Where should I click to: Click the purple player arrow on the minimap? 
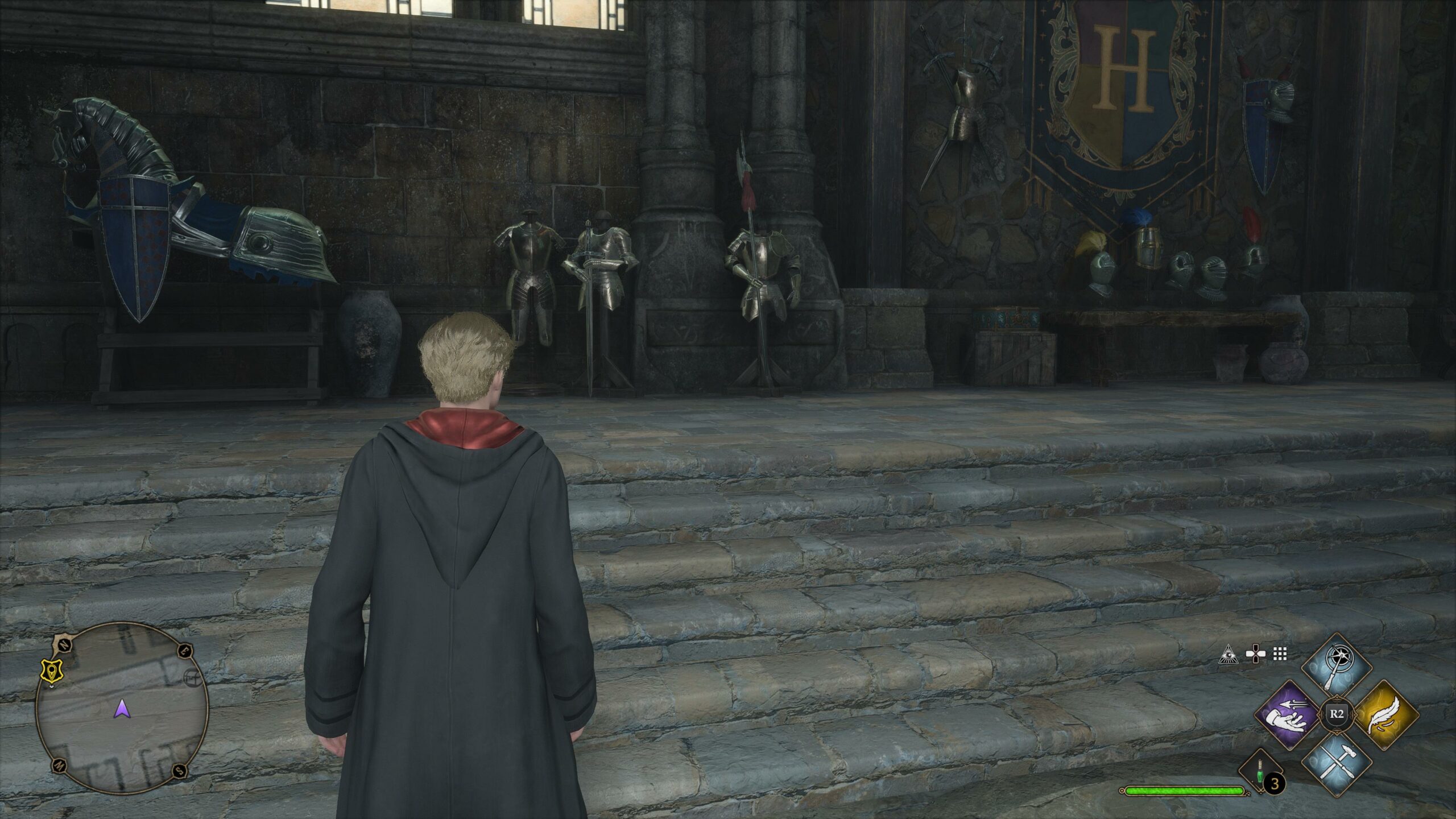[x=122, y=709]
